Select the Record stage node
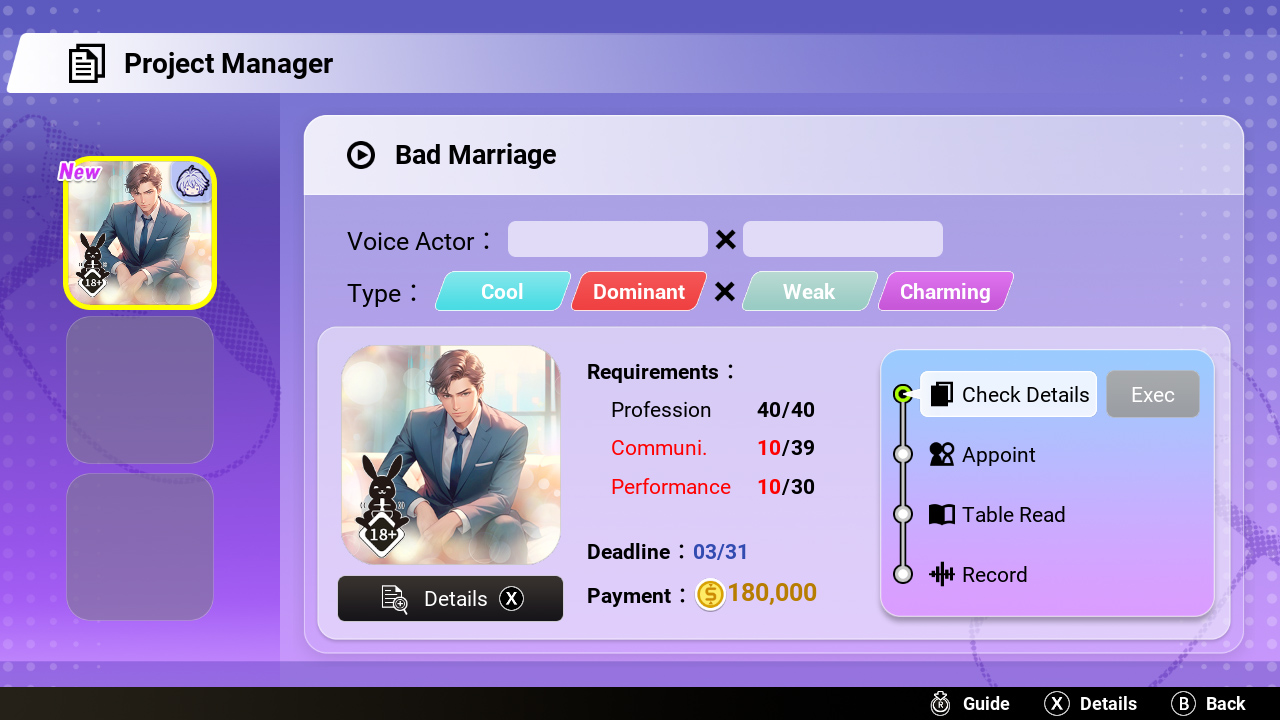Image resolution: width=1280 pixels, height=720 pixels. pos(902,574)
